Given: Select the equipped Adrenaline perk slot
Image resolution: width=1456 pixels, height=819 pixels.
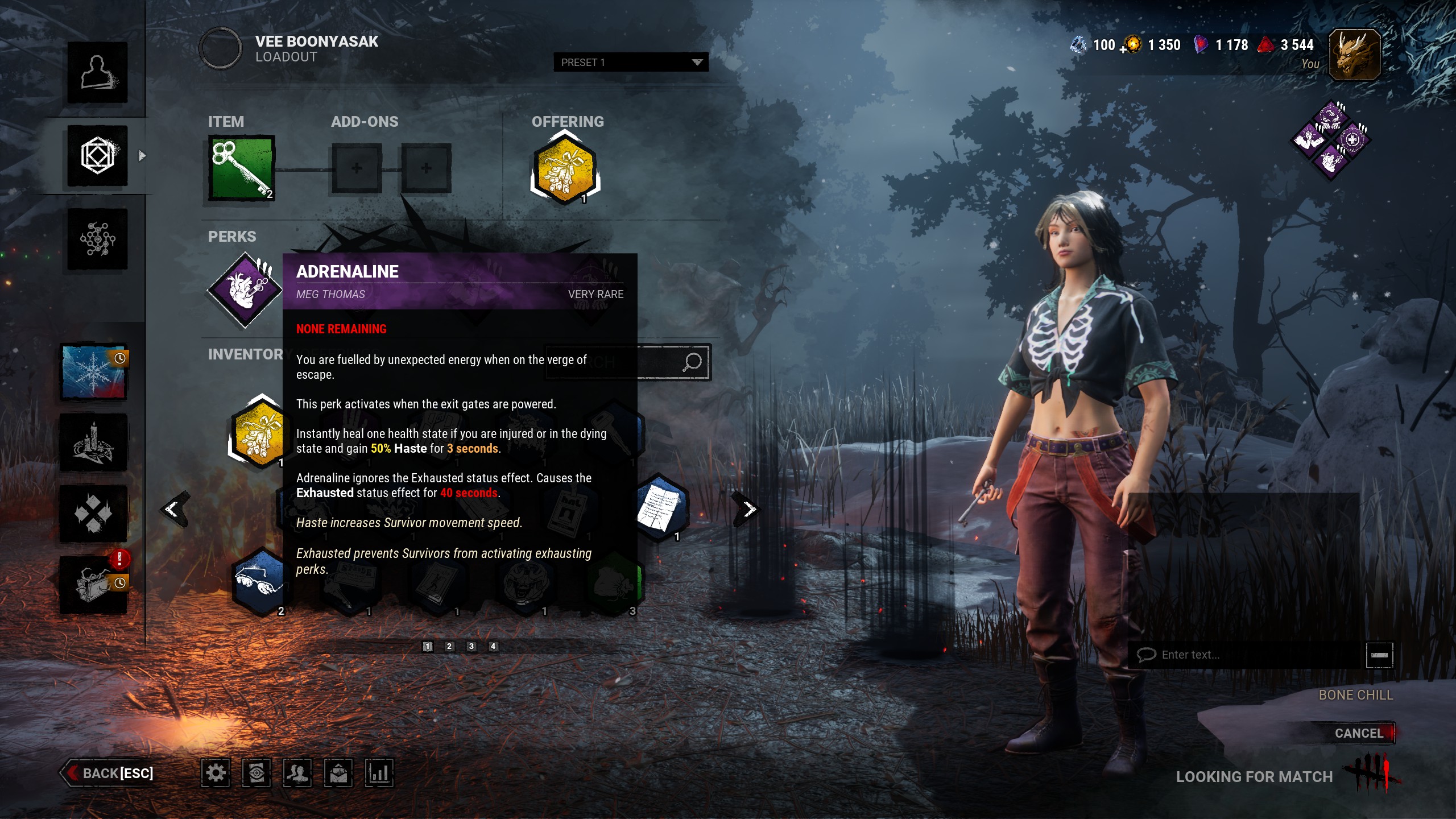Looking at the screenshot, I should point(245,289).
